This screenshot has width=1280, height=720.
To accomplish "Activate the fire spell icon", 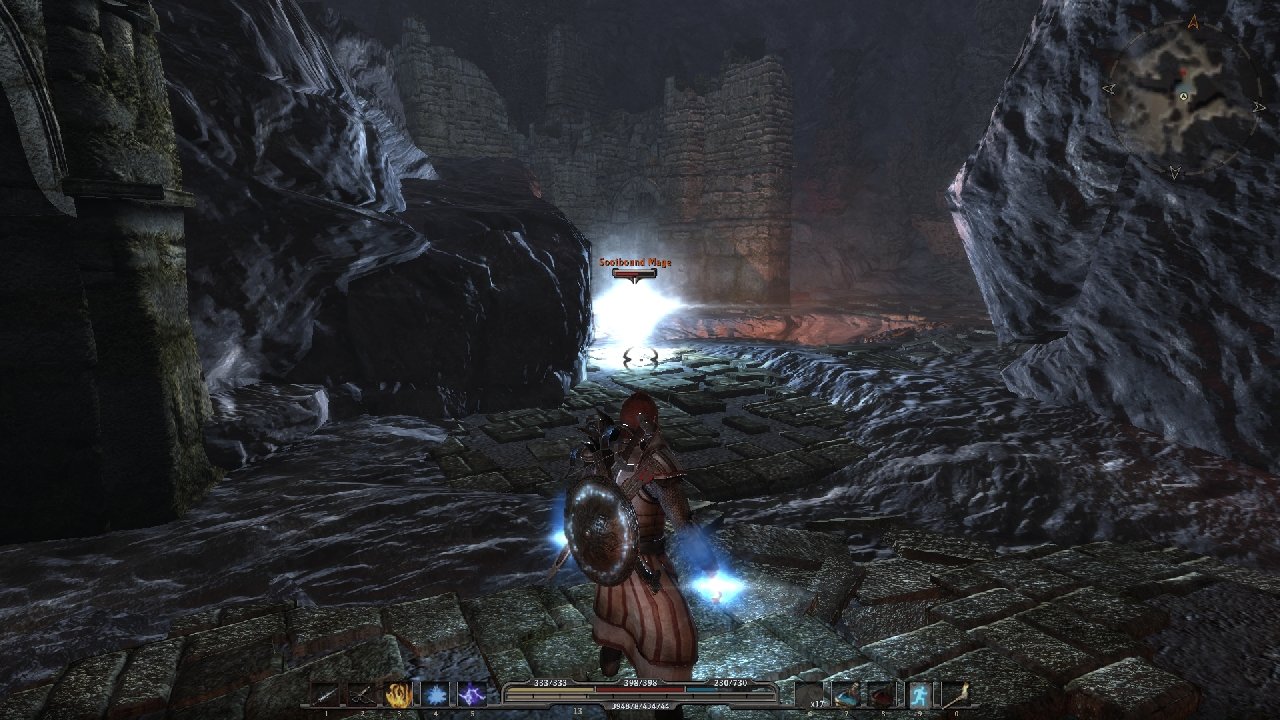I will [398, 694].
